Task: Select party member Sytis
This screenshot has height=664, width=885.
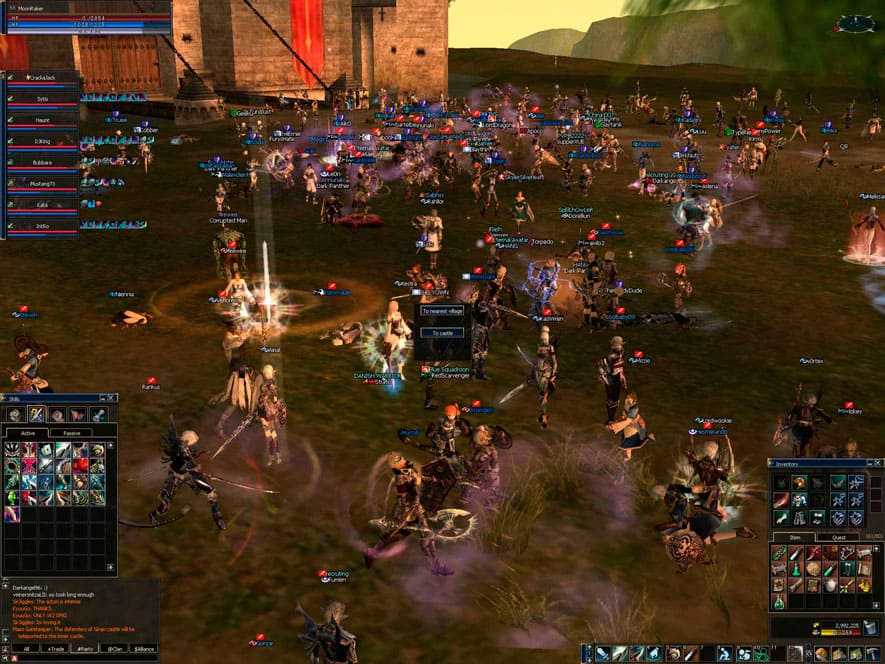Action: click(42, 100)
